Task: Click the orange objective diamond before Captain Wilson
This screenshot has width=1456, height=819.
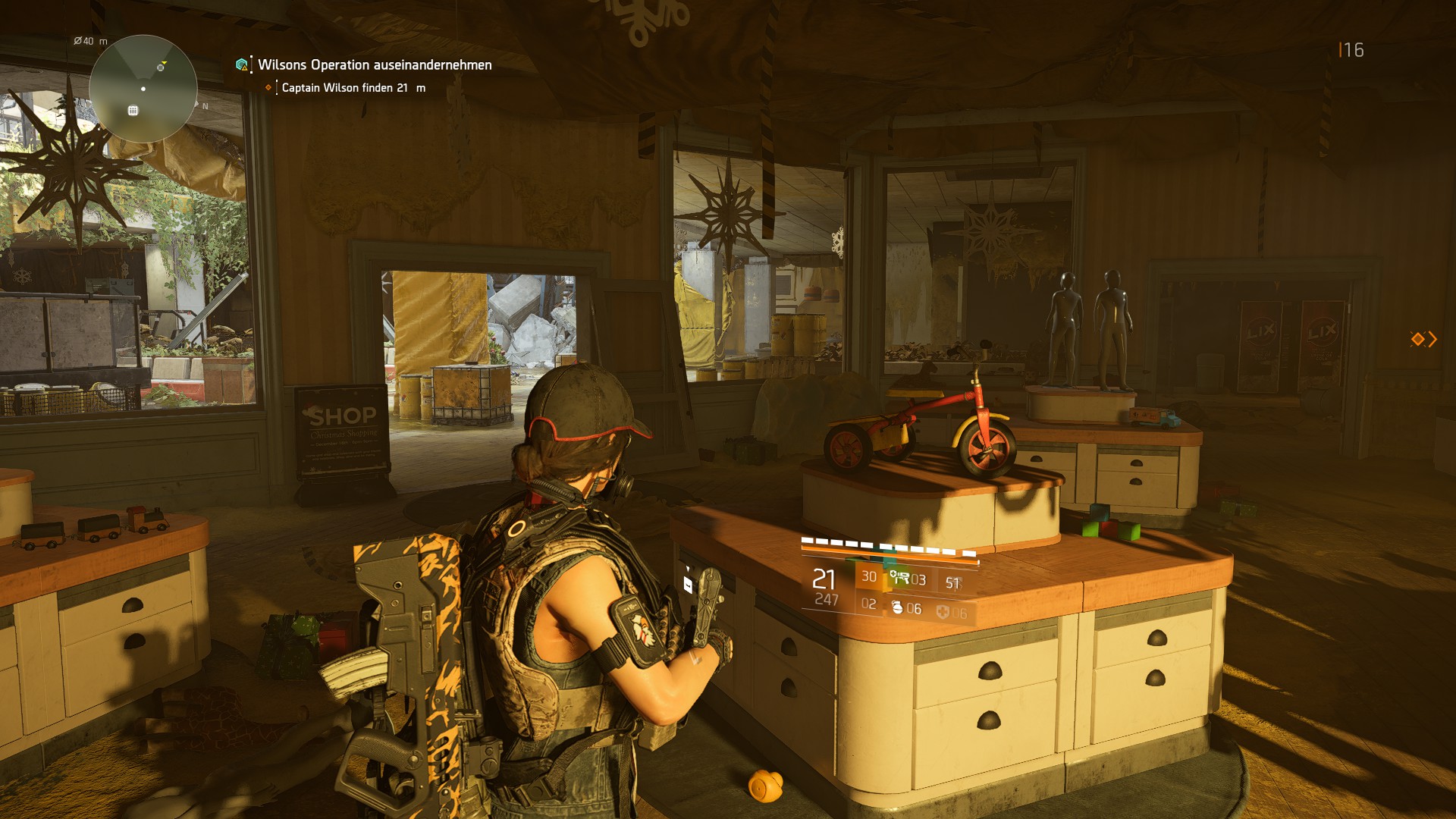Action: click(x=269, y=87)
